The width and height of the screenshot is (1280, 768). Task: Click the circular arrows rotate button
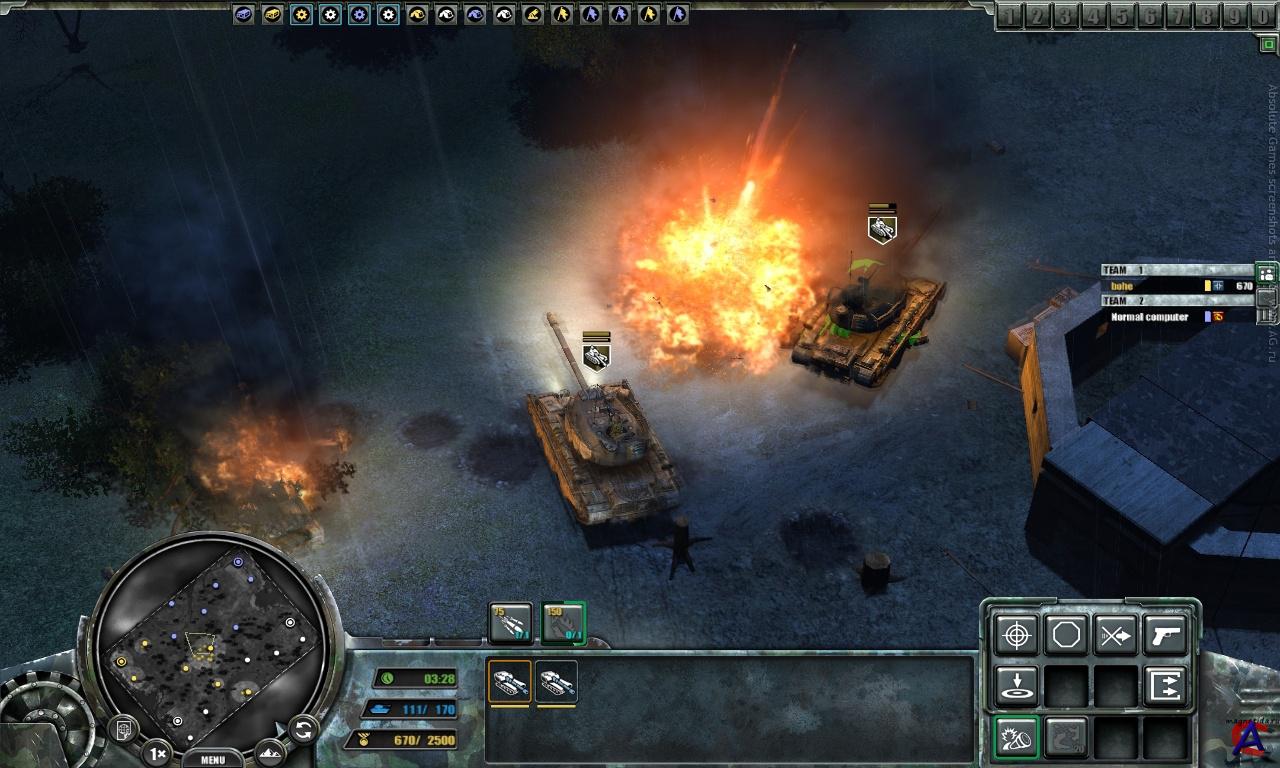[302, 729]
